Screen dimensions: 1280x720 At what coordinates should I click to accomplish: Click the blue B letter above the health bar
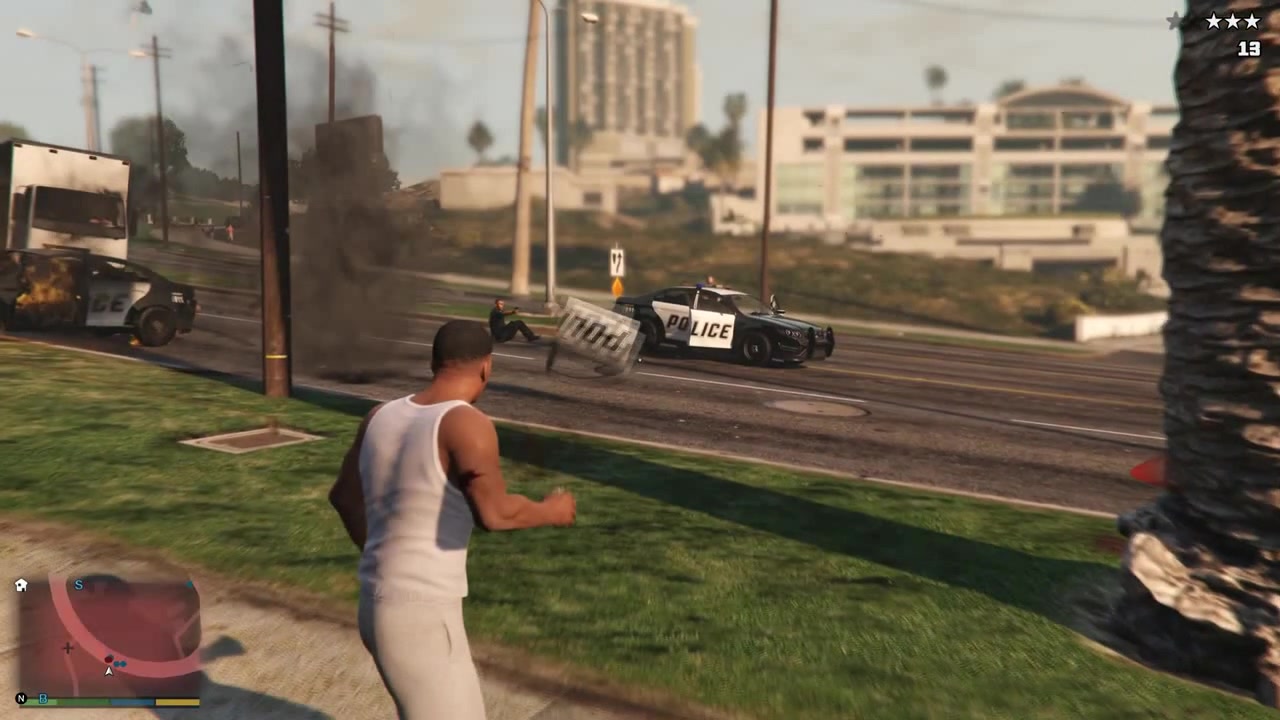pyautogui.click(x=43, y=699)
